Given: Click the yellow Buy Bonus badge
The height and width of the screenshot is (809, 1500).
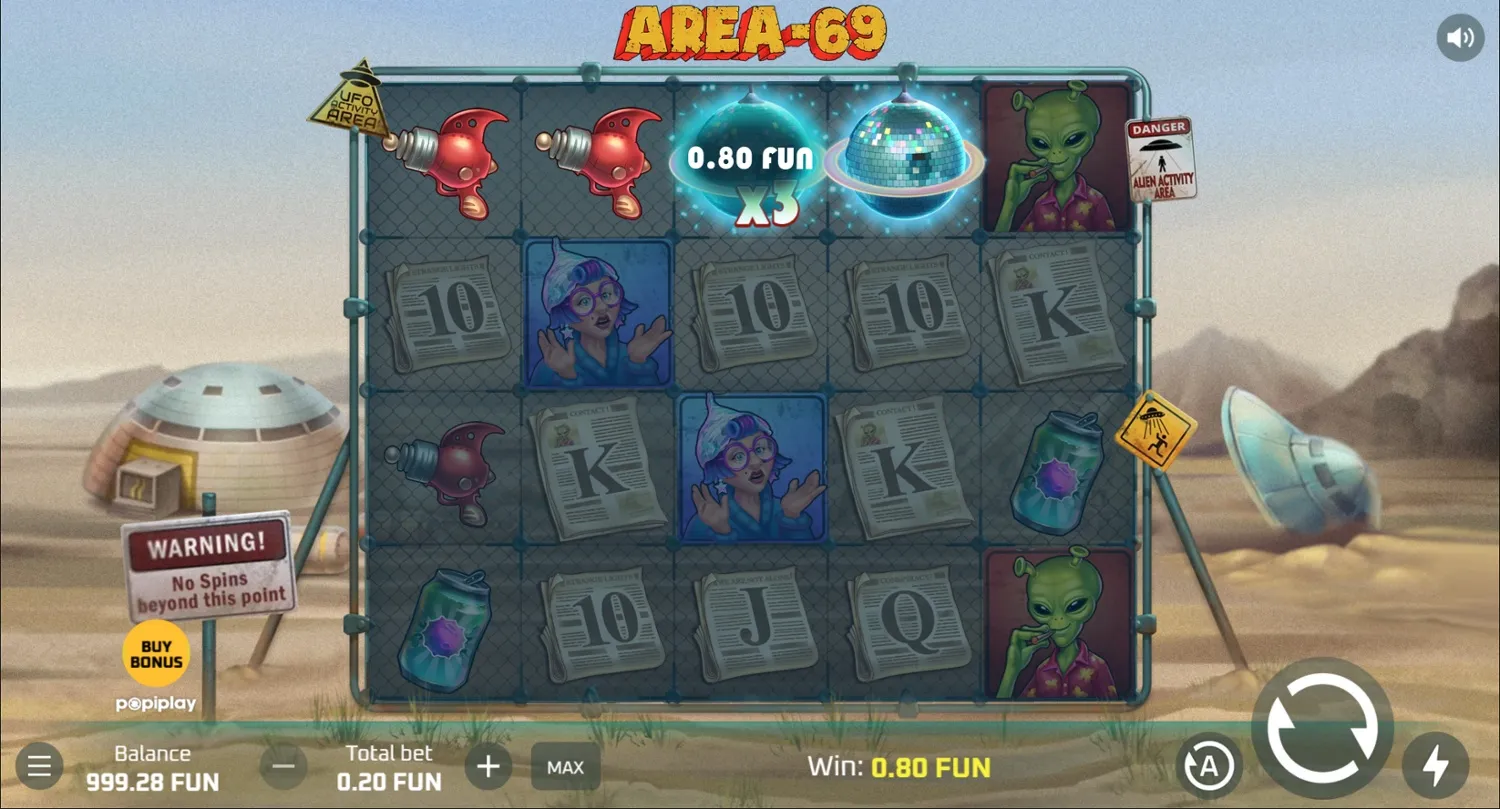Looking at the screenshot, I should (x=155, y=651).
